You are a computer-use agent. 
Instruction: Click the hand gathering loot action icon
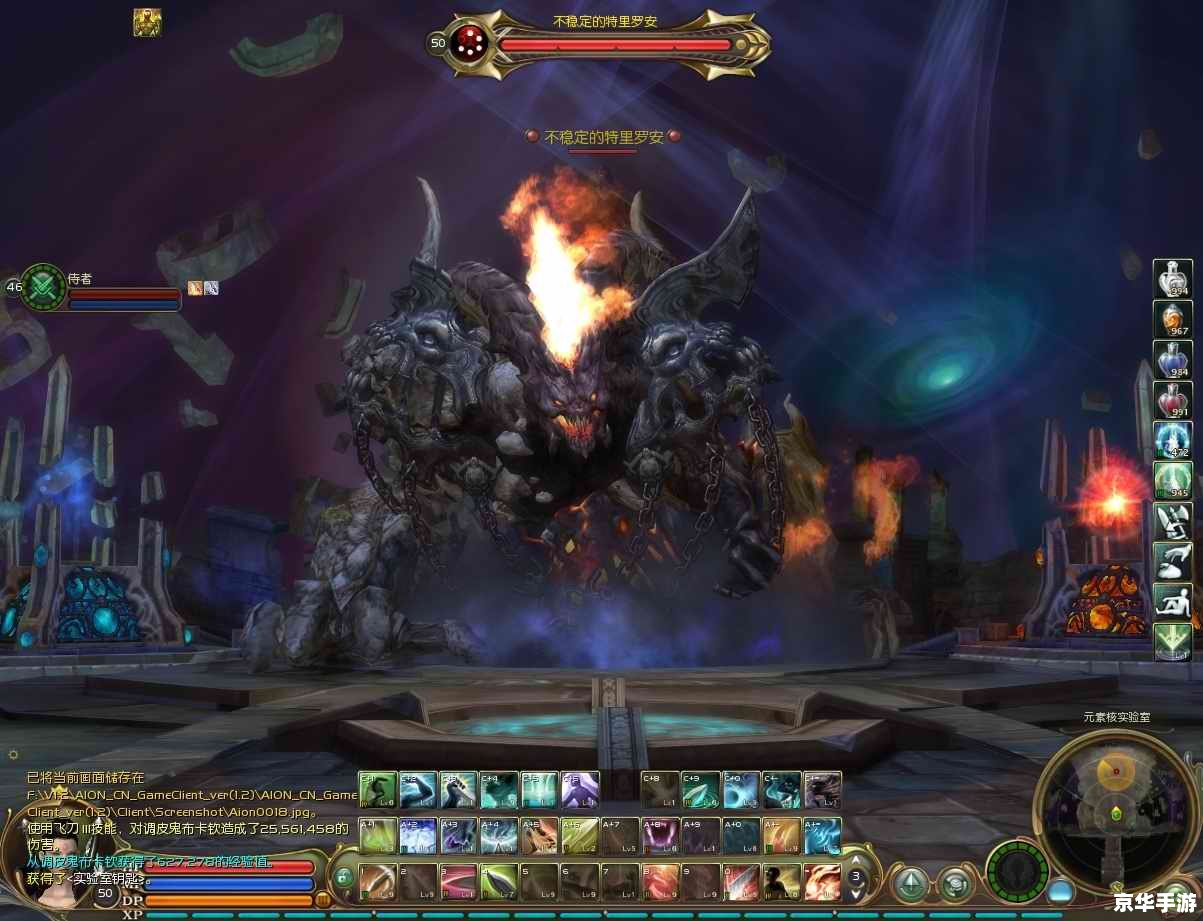click(x=1172, y=561)
